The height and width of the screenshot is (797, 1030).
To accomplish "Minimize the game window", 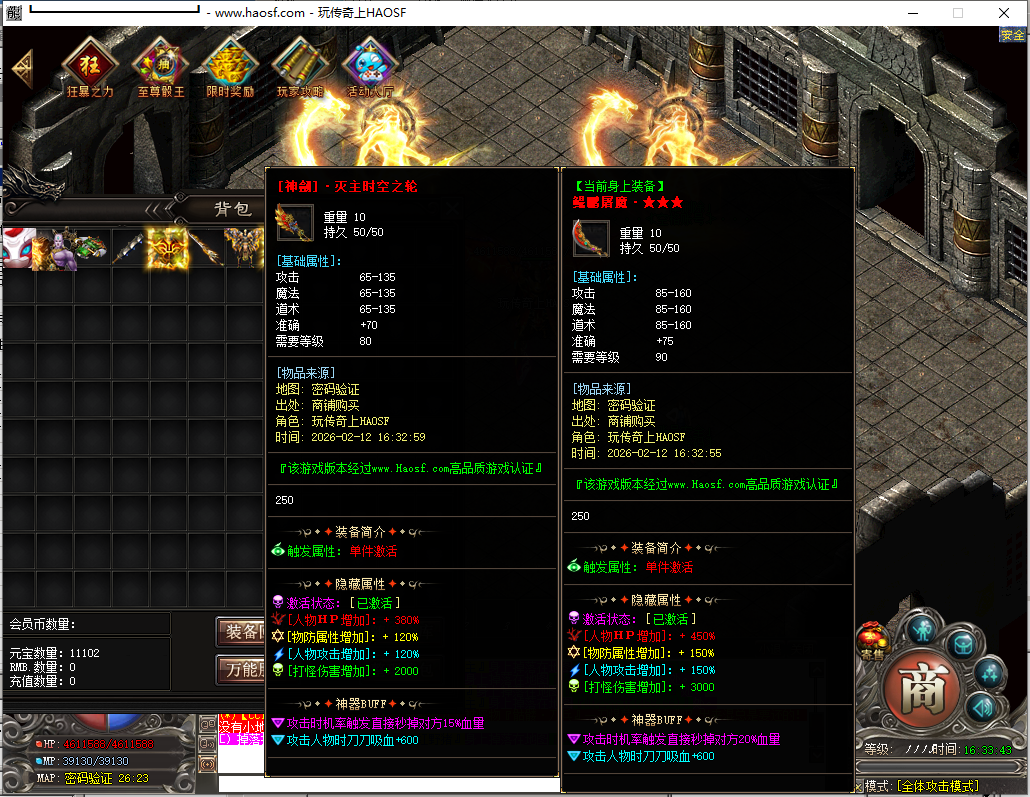I will pos(911,13).
